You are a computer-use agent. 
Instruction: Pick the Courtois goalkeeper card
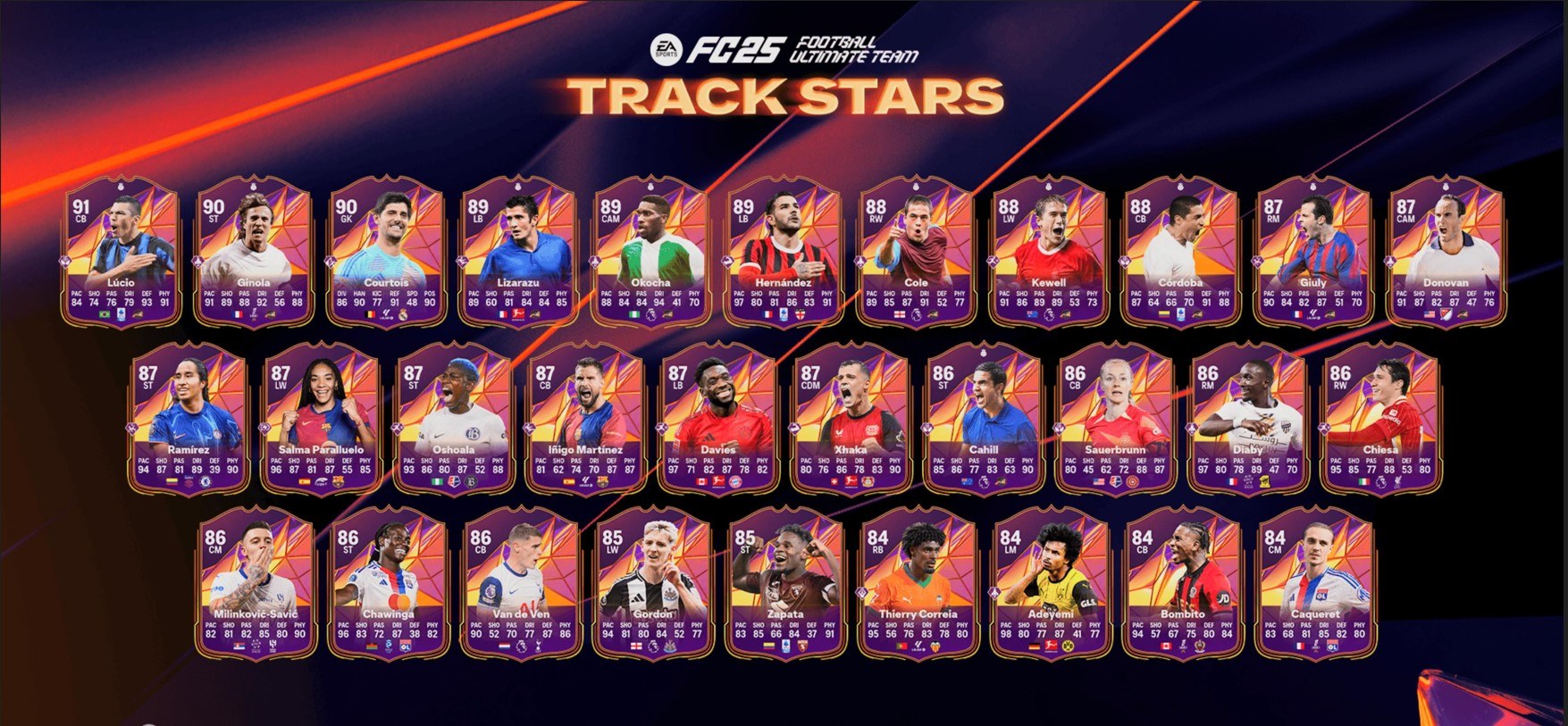(386, 252)
